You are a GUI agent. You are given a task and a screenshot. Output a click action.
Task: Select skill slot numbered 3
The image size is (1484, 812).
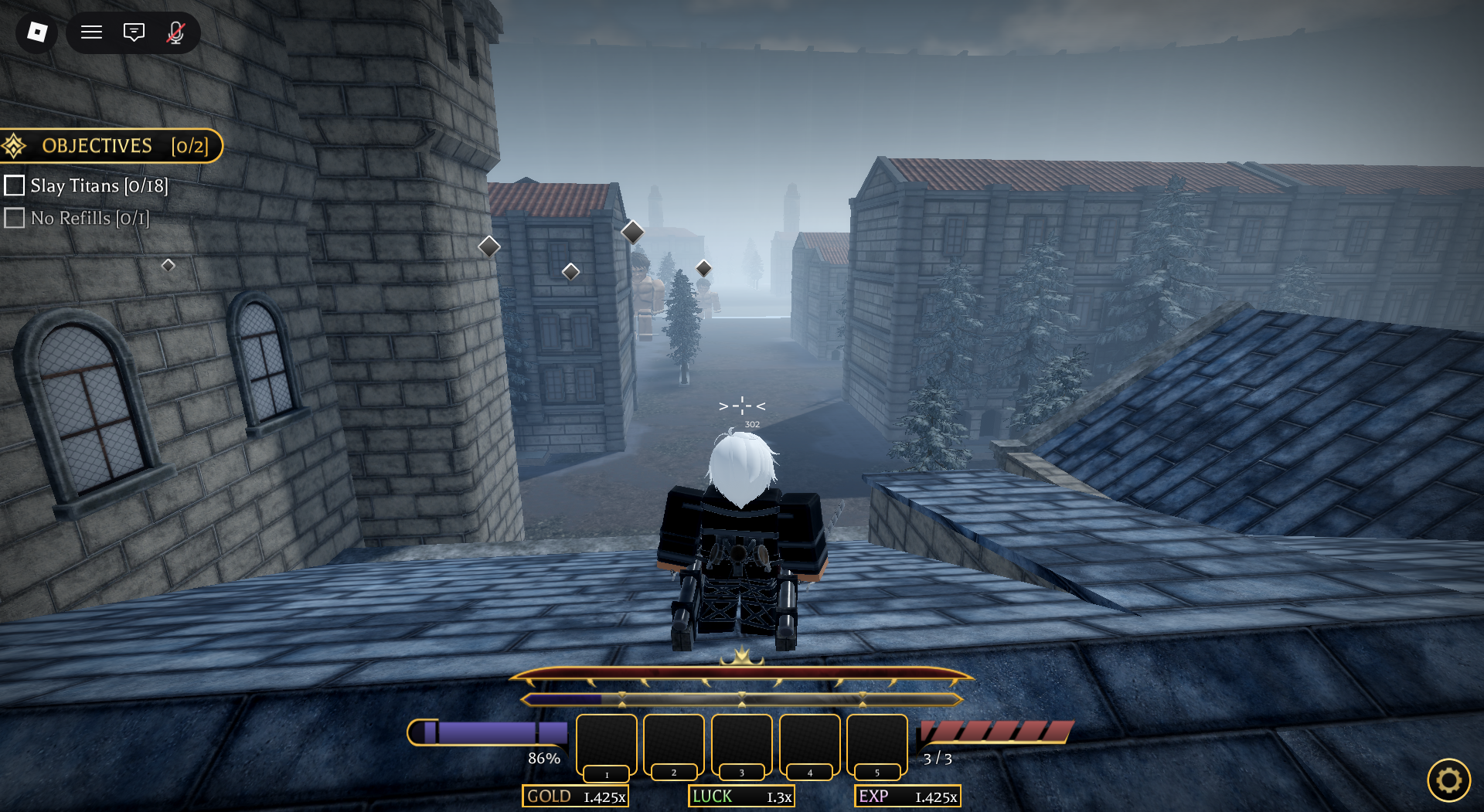[741, 744]
